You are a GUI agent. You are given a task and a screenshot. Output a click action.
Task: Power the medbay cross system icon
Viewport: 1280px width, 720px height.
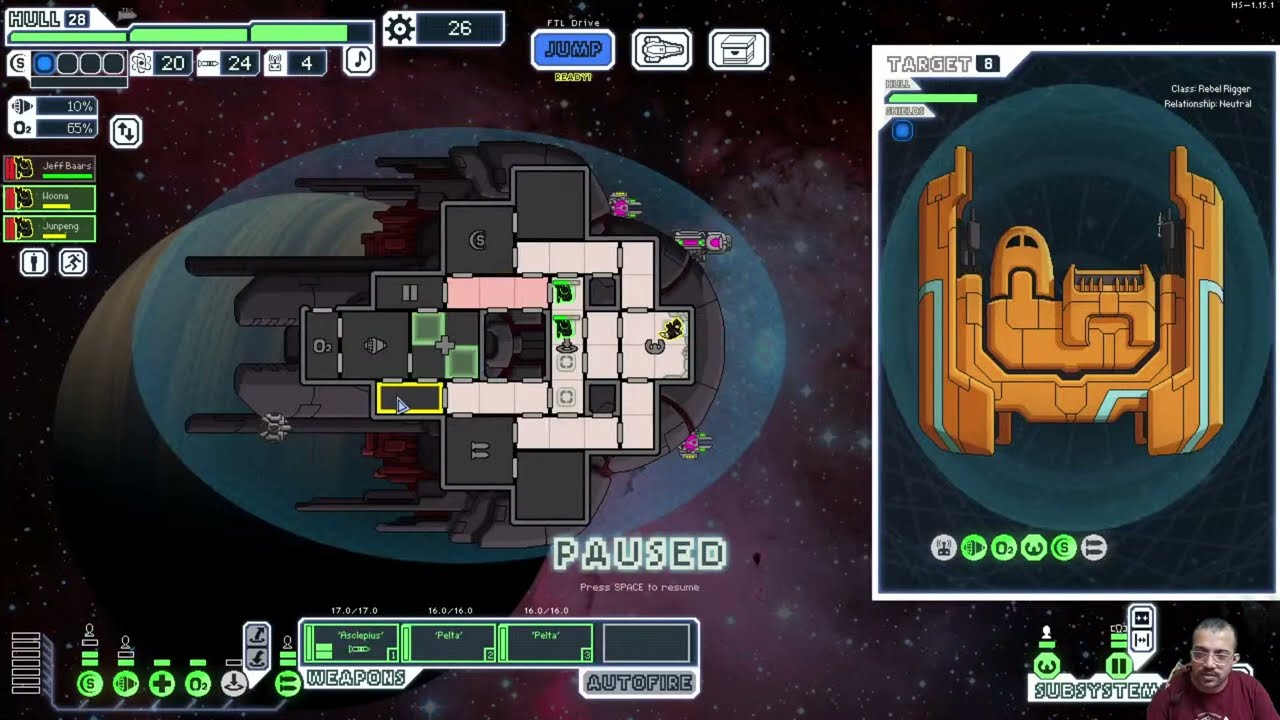(x=162, y=684)
